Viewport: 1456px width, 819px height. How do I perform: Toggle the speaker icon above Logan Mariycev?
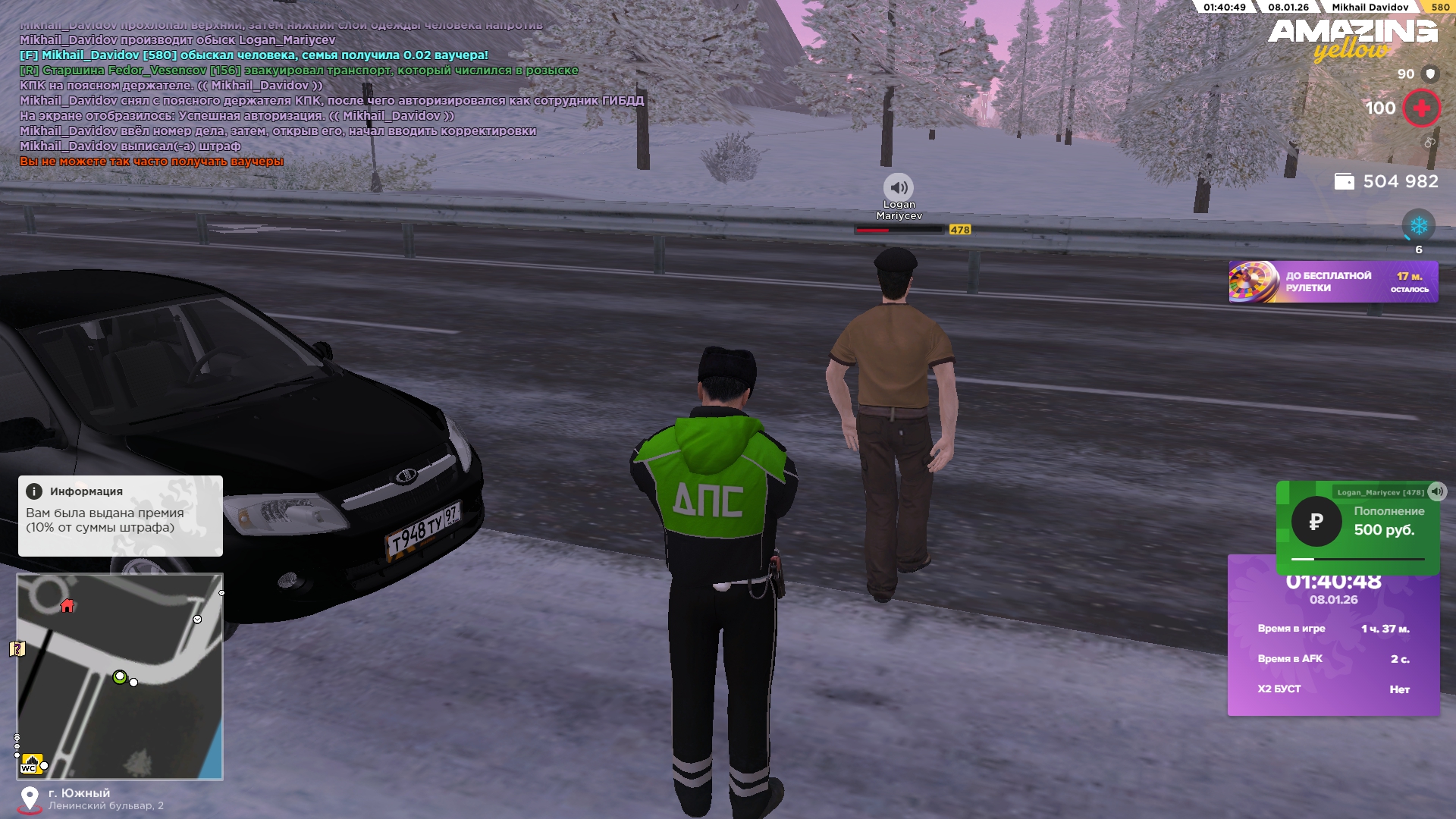pyautogui.click(x=899, y=187)
